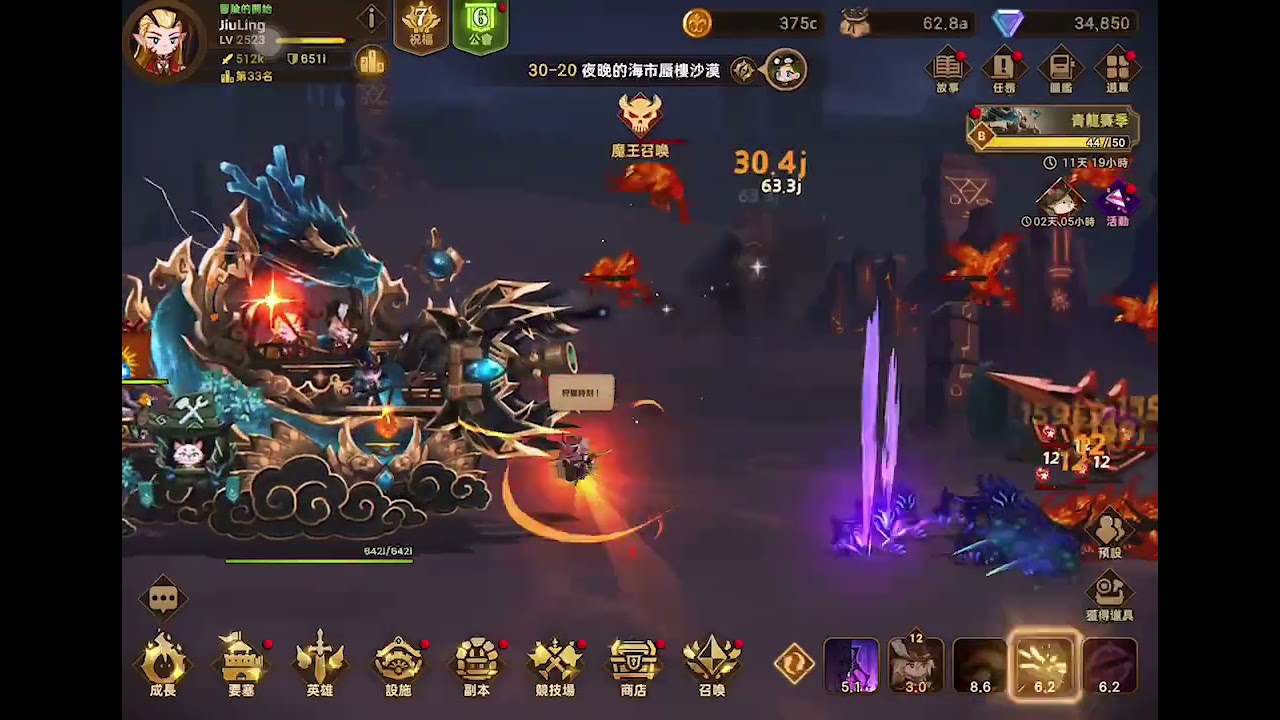Open the 商店 (Shop) chest icon
Image resolution: width=1280 pixels, height=720 pixels.
[x=633, y=663]
